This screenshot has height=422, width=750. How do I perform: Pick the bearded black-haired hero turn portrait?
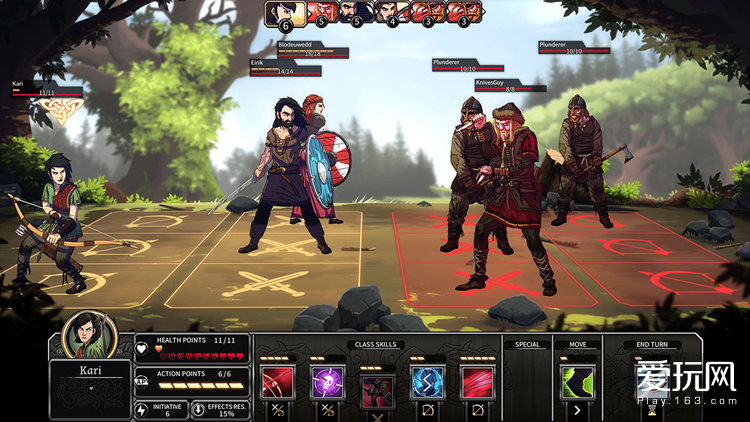[x=353, y=13]
